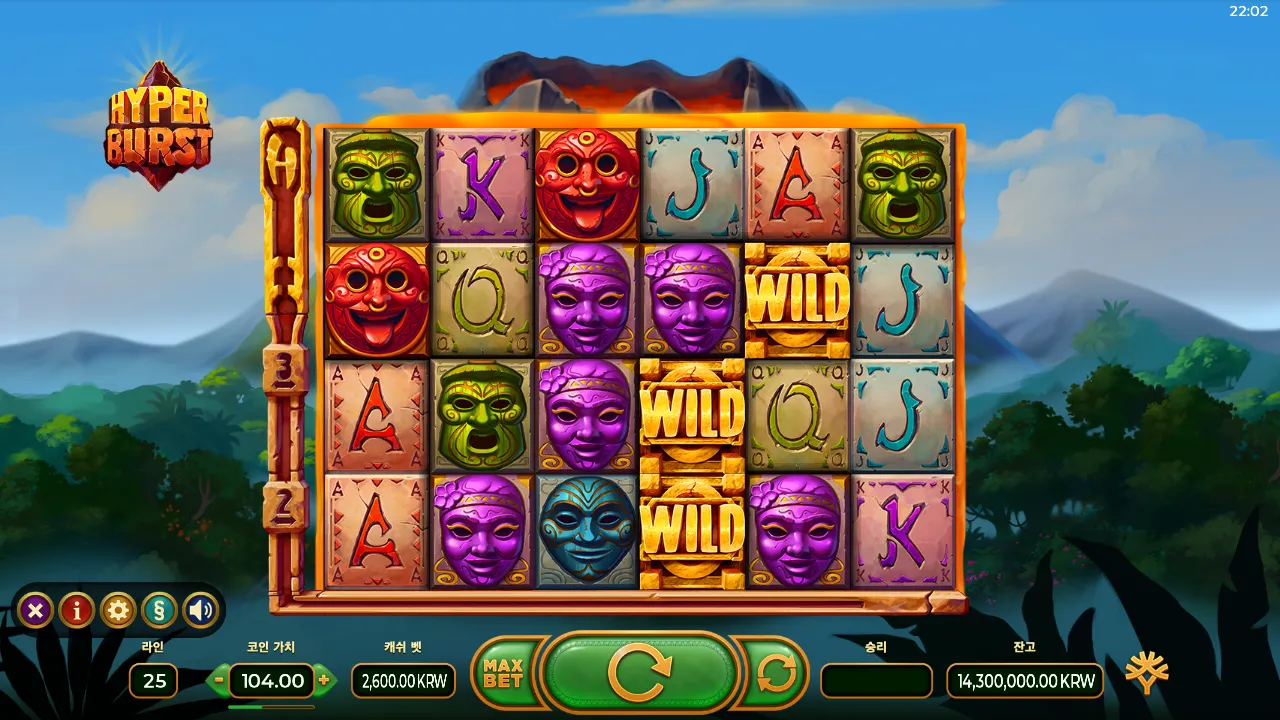This screenshot has width=1280, height=720.
Task: Set the maximum bet with MAX BET
Action: pos(504,675)
